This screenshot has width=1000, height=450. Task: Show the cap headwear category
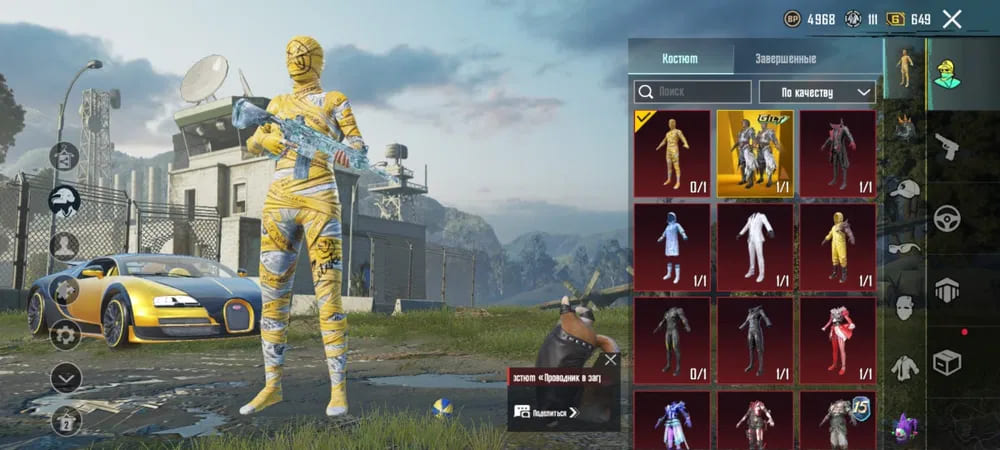904,189
